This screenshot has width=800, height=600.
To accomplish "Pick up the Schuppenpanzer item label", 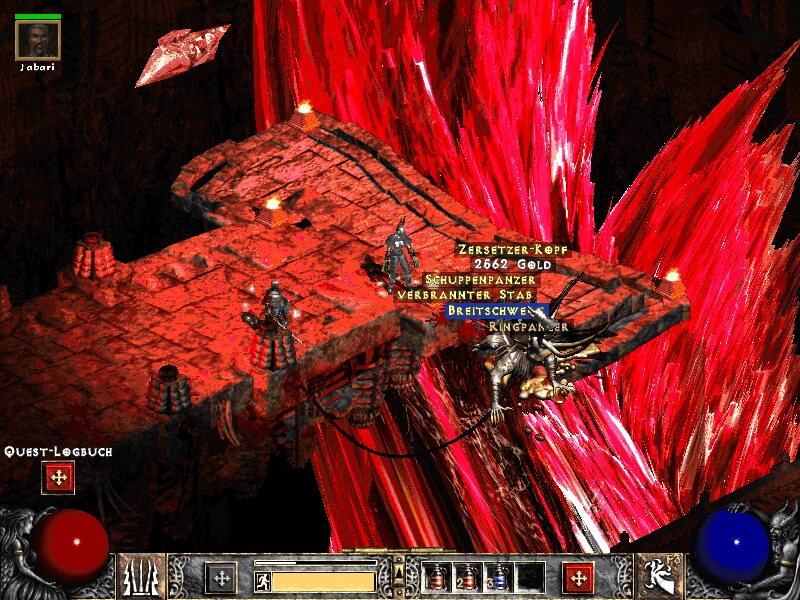I will pos(480,280).
